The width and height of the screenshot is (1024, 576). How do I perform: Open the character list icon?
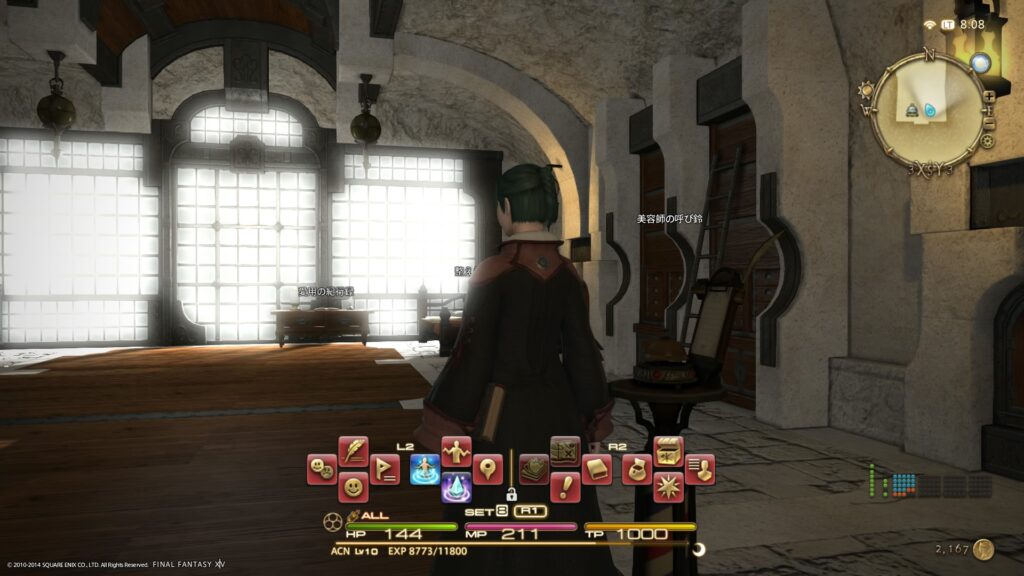[x=700, y=468]
